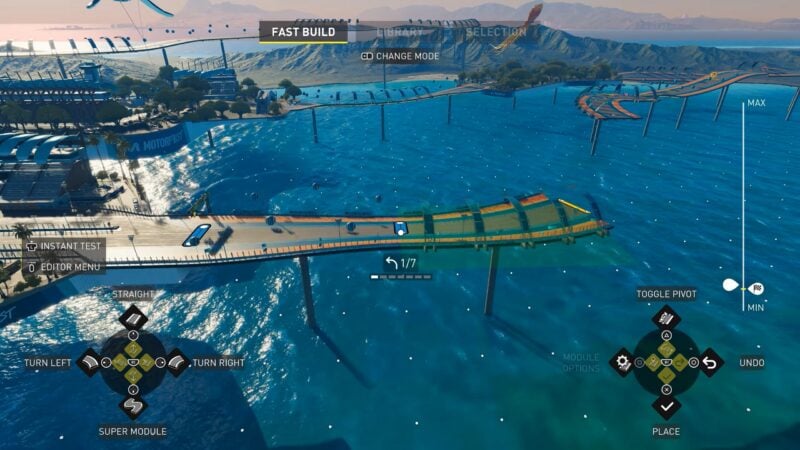Choose the Straight track piece icon
800x450 pixels.
(133, 318)
